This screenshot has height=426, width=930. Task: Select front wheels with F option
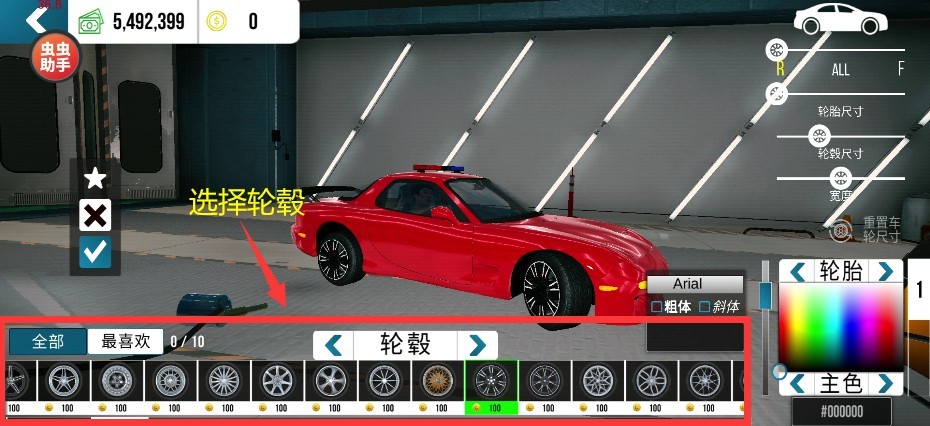900,69
